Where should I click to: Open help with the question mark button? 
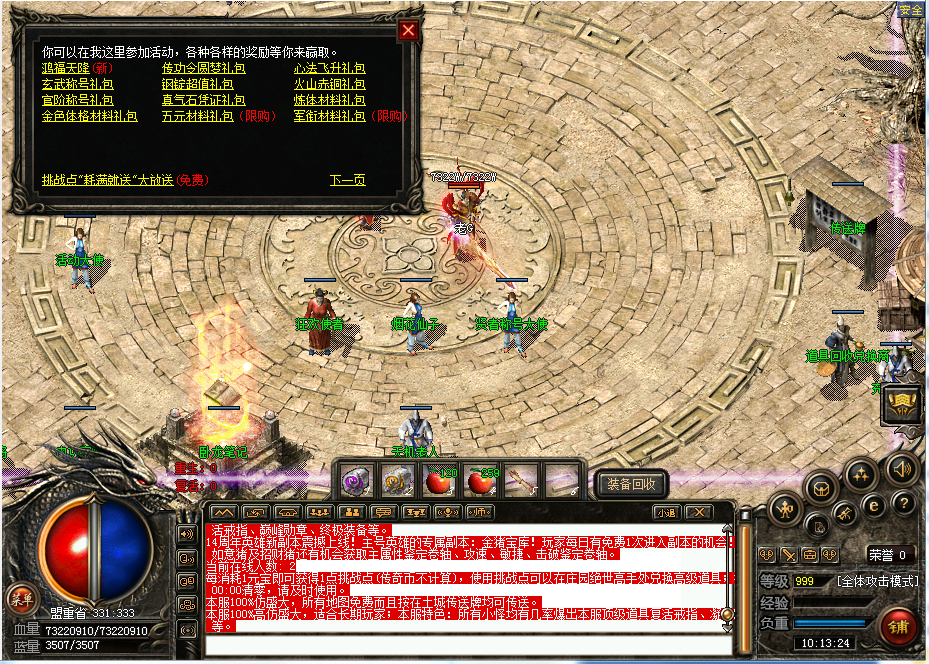pyautogui.click(x=902, y=503)
